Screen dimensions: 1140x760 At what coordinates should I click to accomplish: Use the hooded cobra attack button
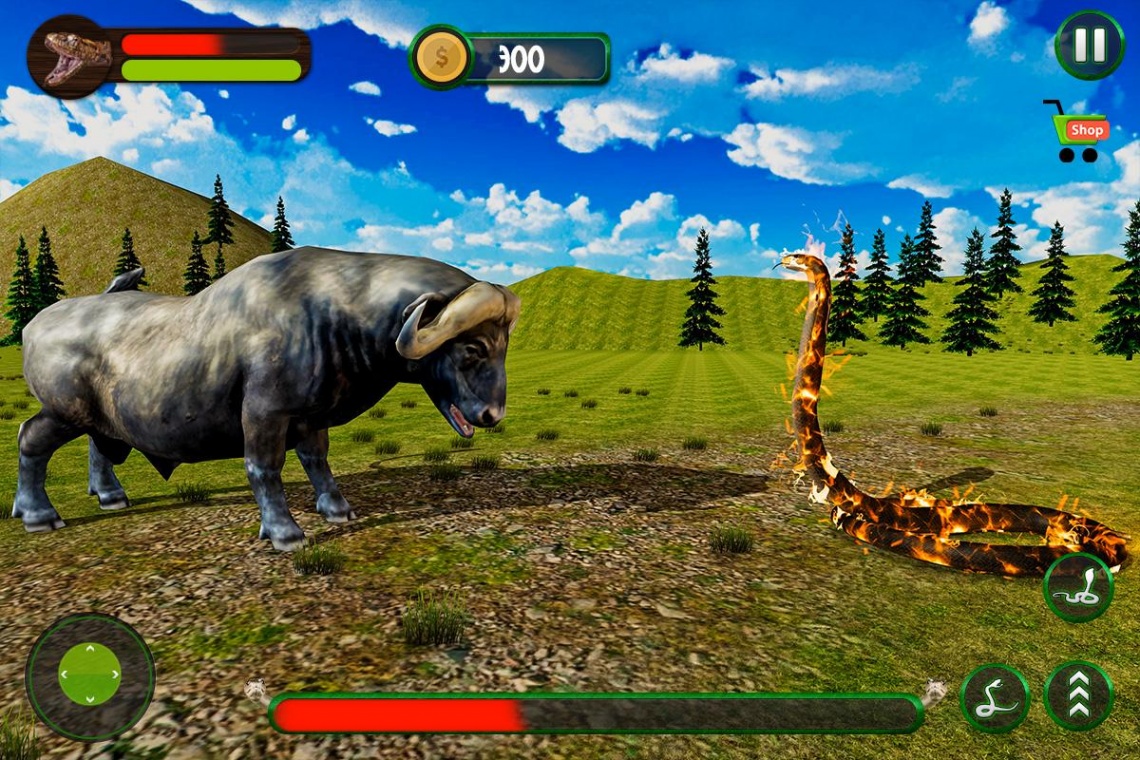pos(1078,588)
